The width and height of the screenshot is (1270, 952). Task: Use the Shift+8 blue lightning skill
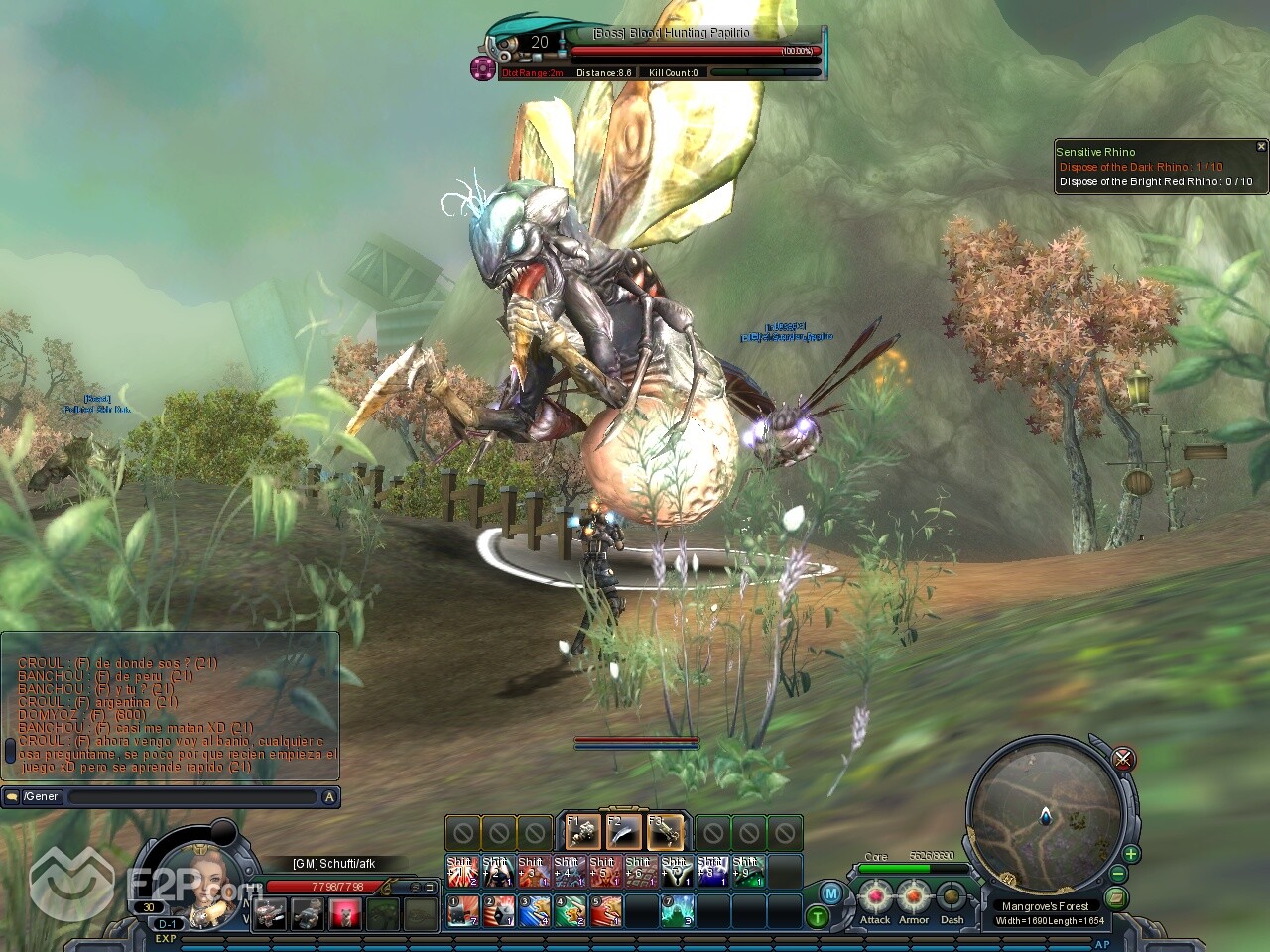click(711, 871)
